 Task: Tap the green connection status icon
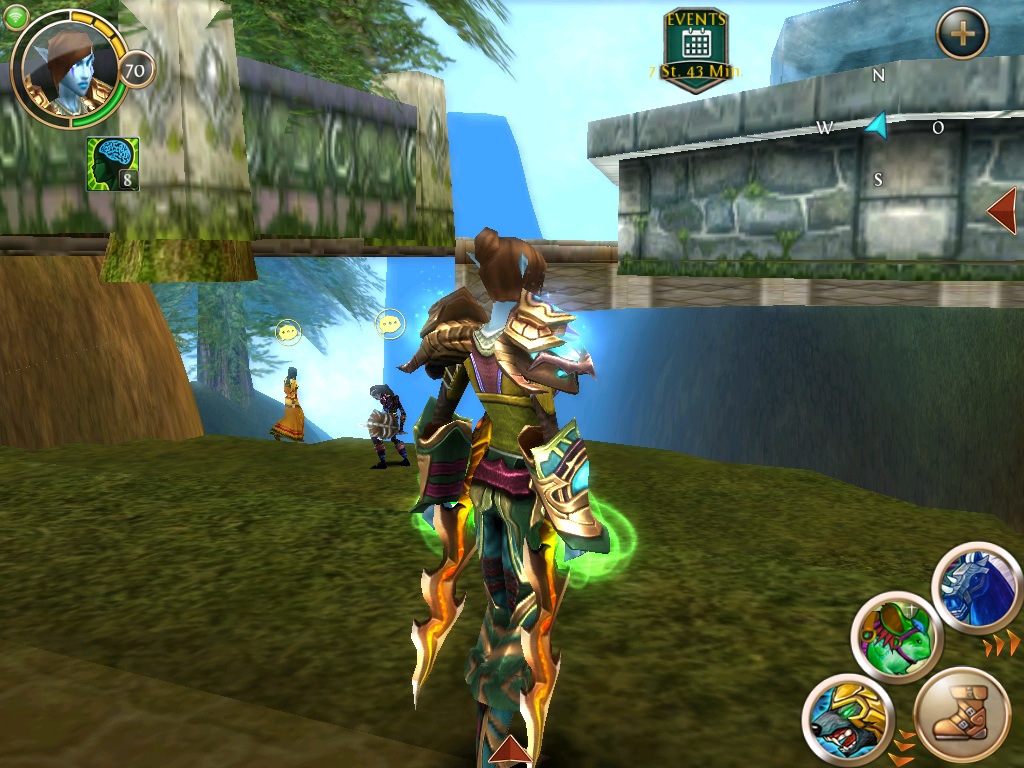(15, 15)
